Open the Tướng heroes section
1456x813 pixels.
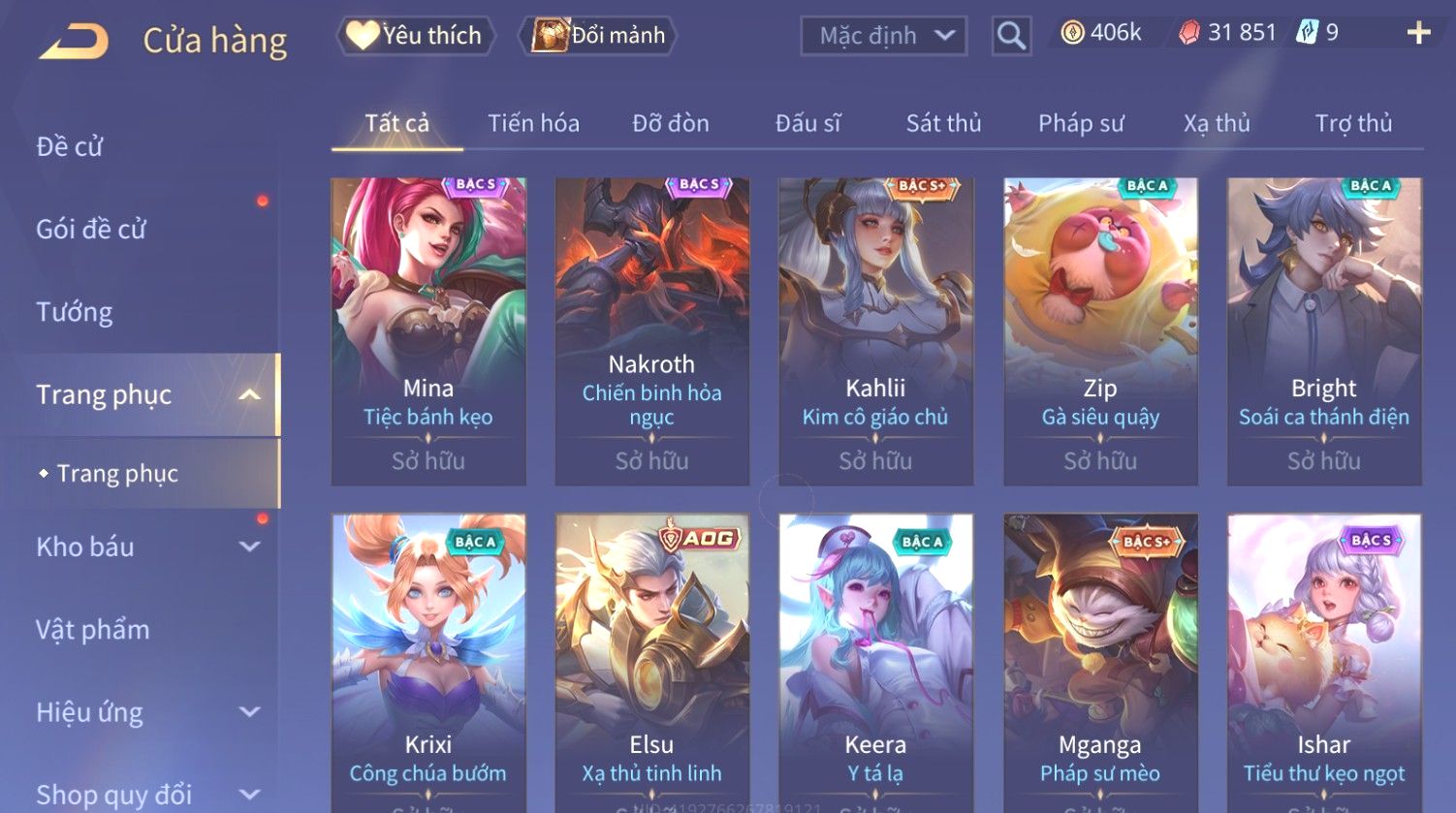[x=75, y=312]
